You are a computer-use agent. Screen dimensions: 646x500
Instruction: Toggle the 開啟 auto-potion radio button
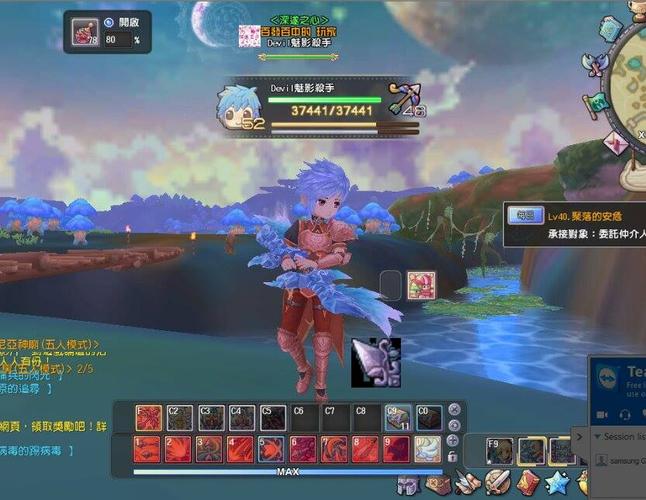(x=109, y=22)
